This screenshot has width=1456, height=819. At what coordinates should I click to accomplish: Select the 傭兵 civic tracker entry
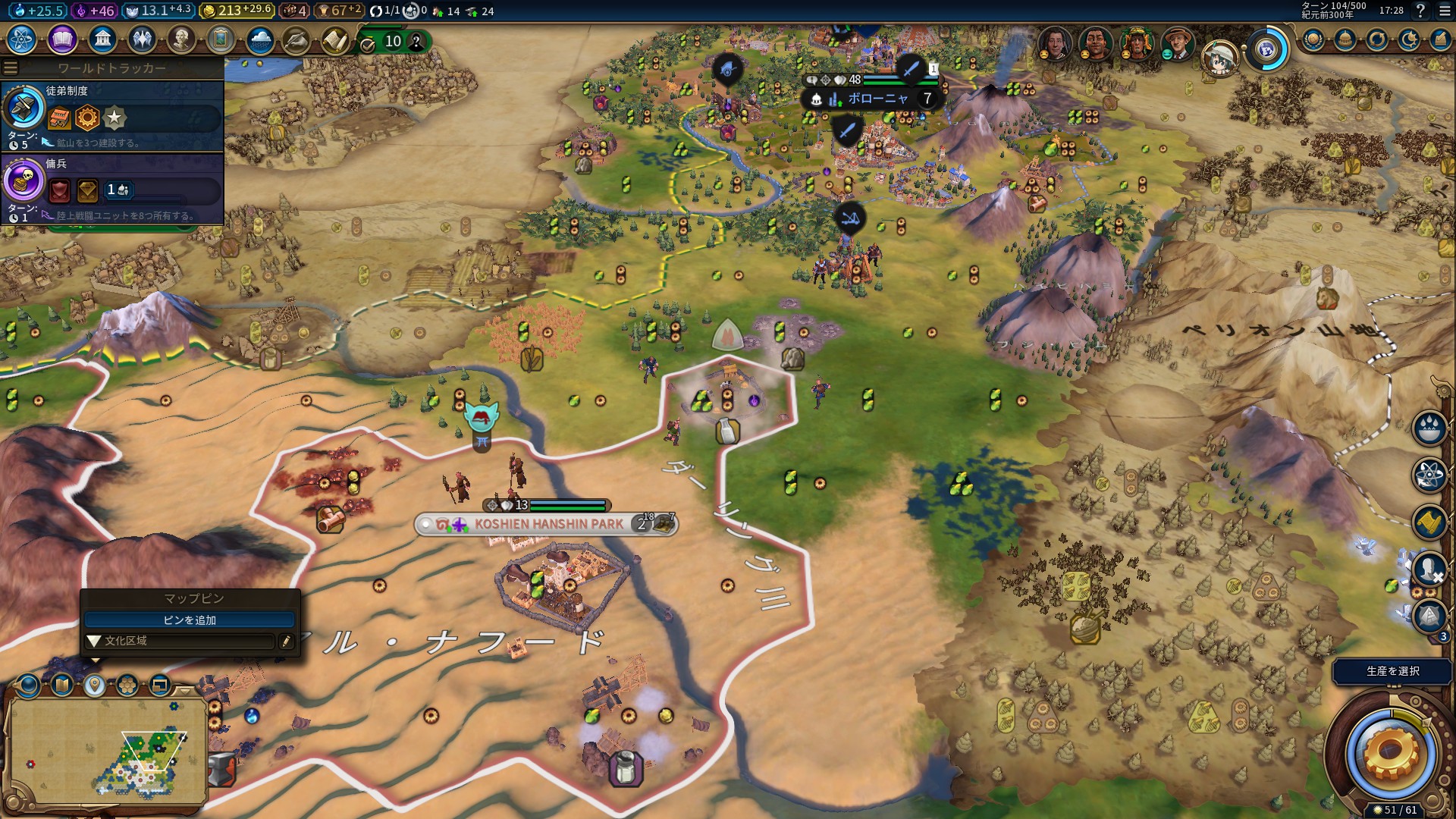pyautogui.click(x=114, y=189)
